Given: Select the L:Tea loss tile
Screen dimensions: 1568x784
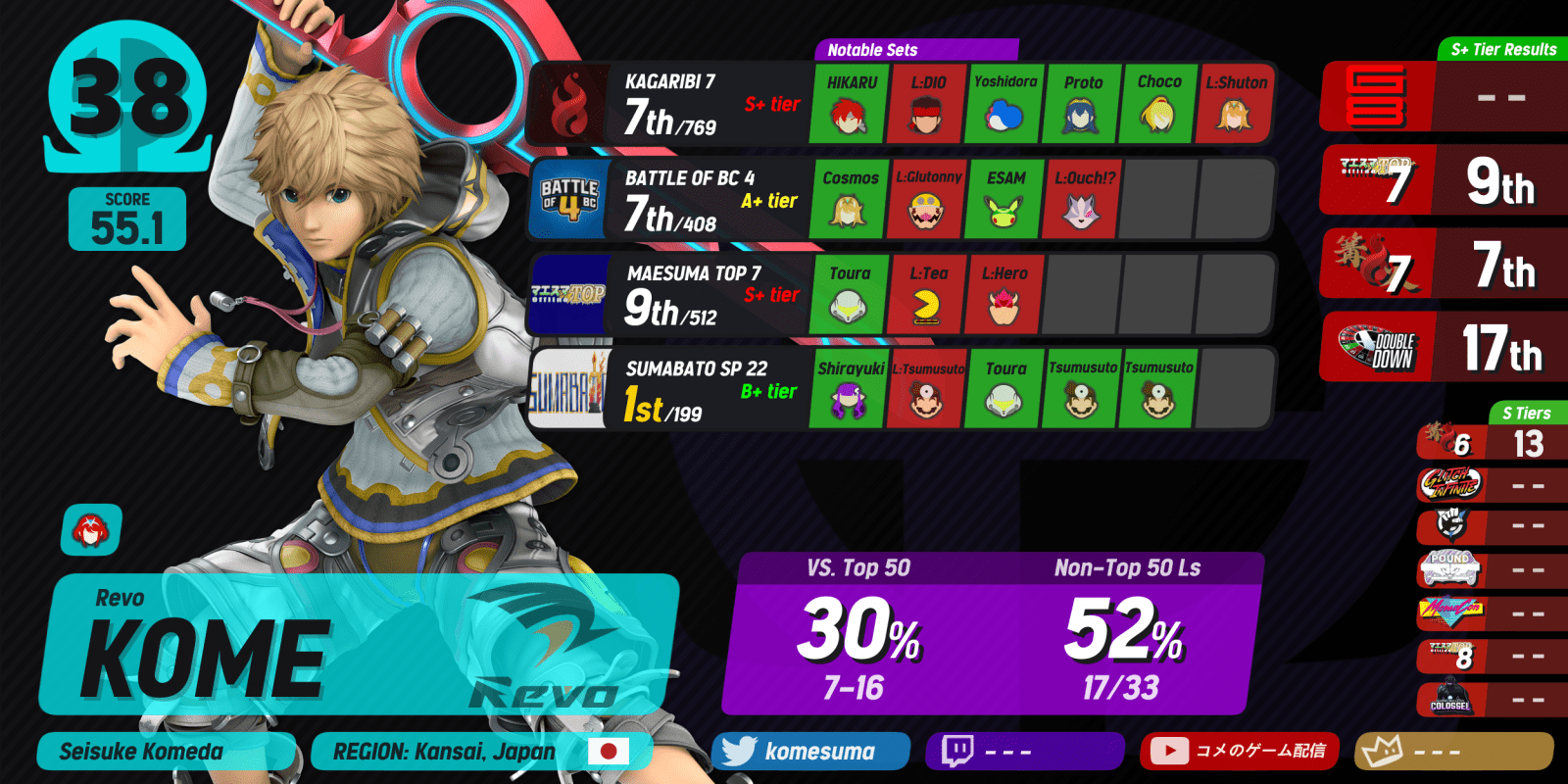Looking at the screenshot, I should [x=927, y=295].
